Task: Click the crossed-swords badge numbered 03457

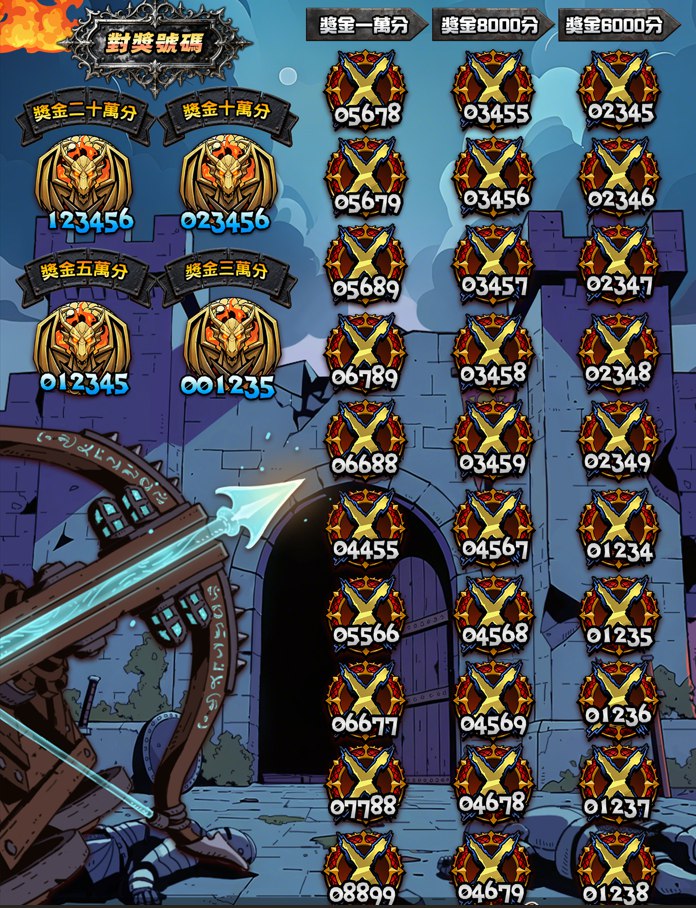Action: pyautogui.click(x=492, y=262)
